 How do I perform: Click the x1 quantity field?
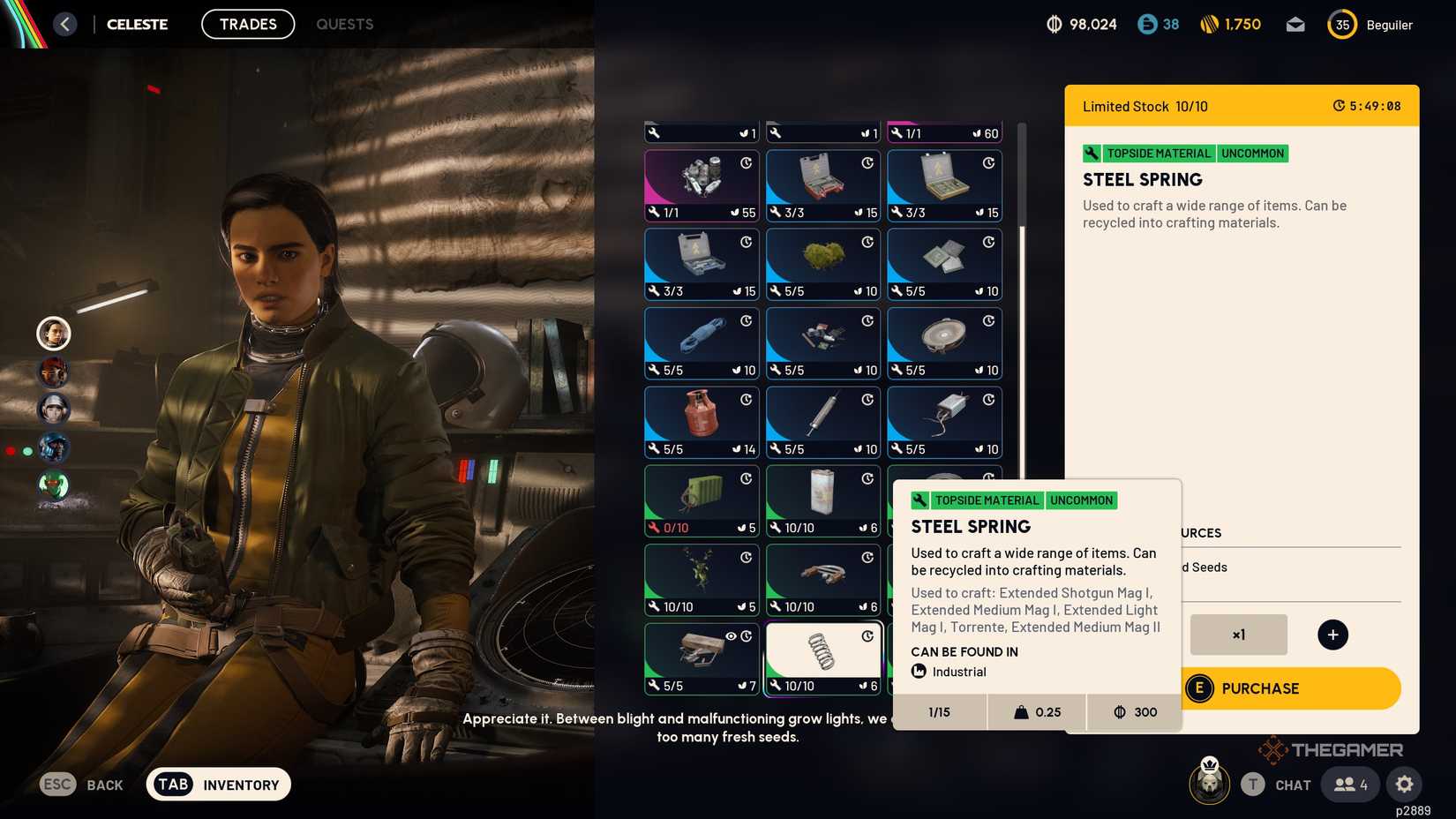point(1238,634)
